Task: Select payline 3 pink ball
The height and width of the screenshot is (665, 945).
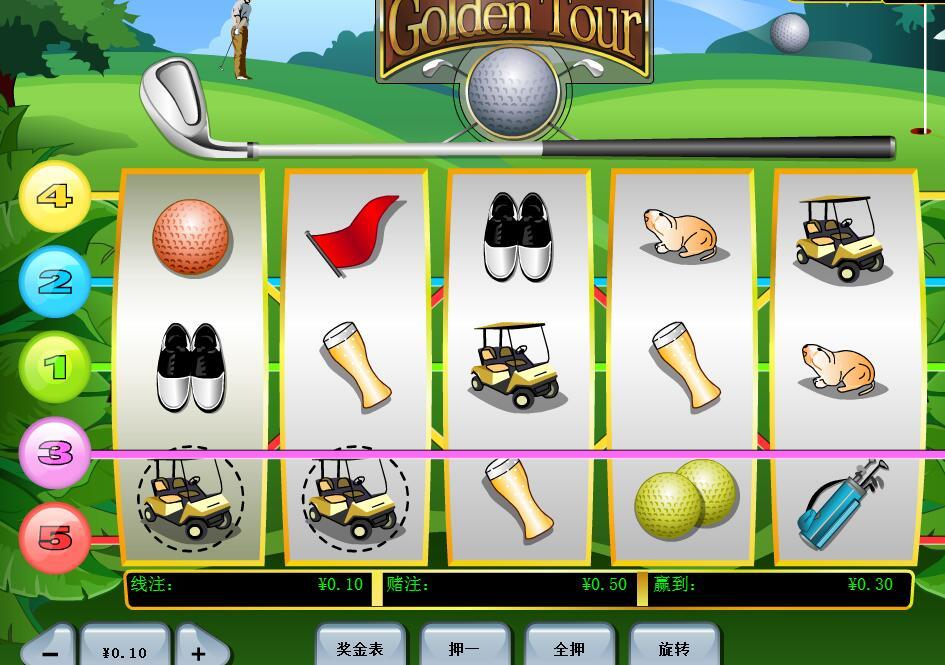Action: [56, 453]
